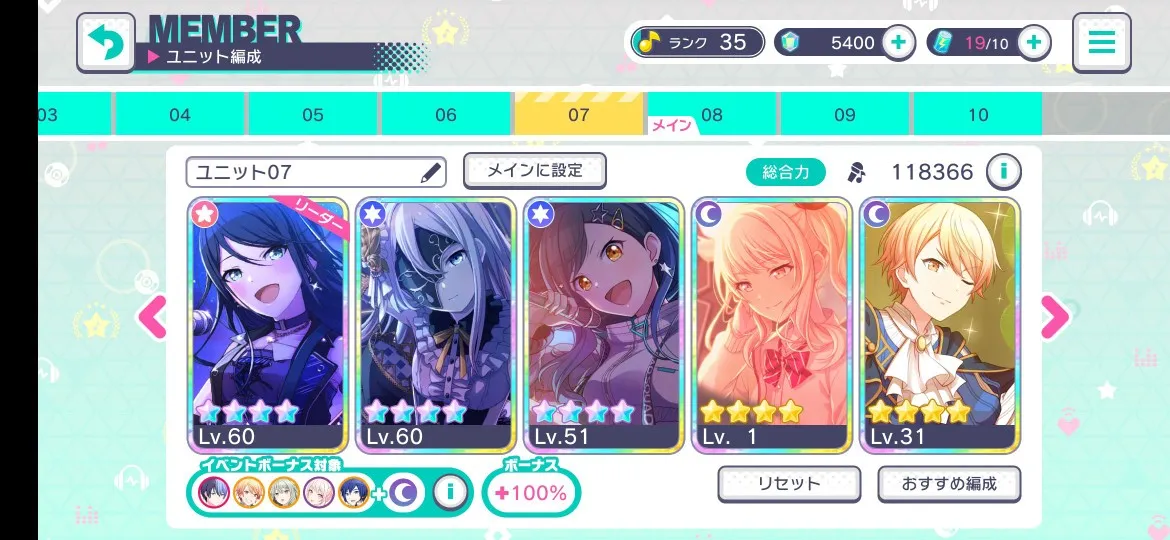This screenshot has width=1170, height=540.
Task: Go to the next unit with right arrow
Action: [1055, 318]
